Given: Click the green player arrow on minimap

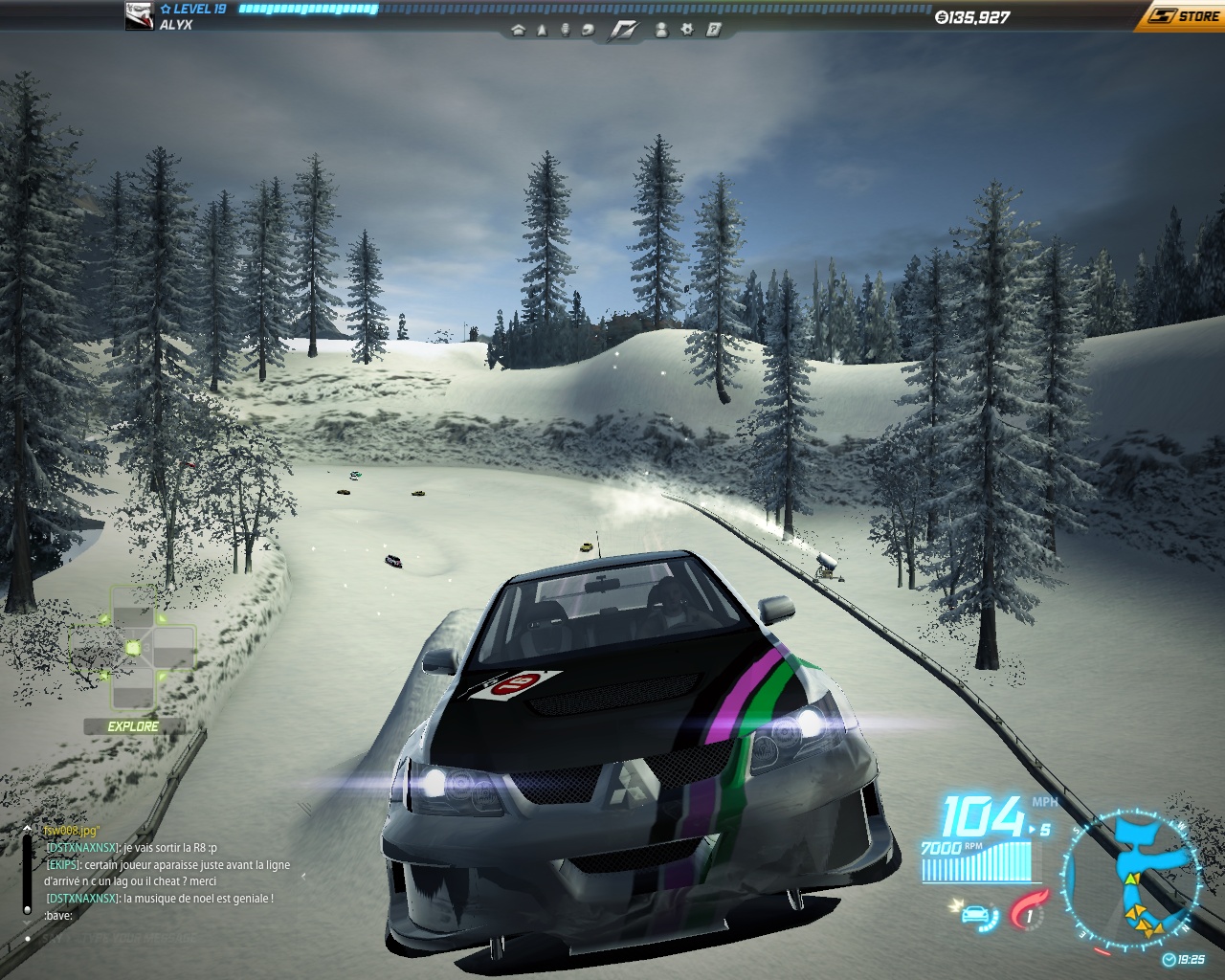Looking at the screenshot, I should point(1131,879).
